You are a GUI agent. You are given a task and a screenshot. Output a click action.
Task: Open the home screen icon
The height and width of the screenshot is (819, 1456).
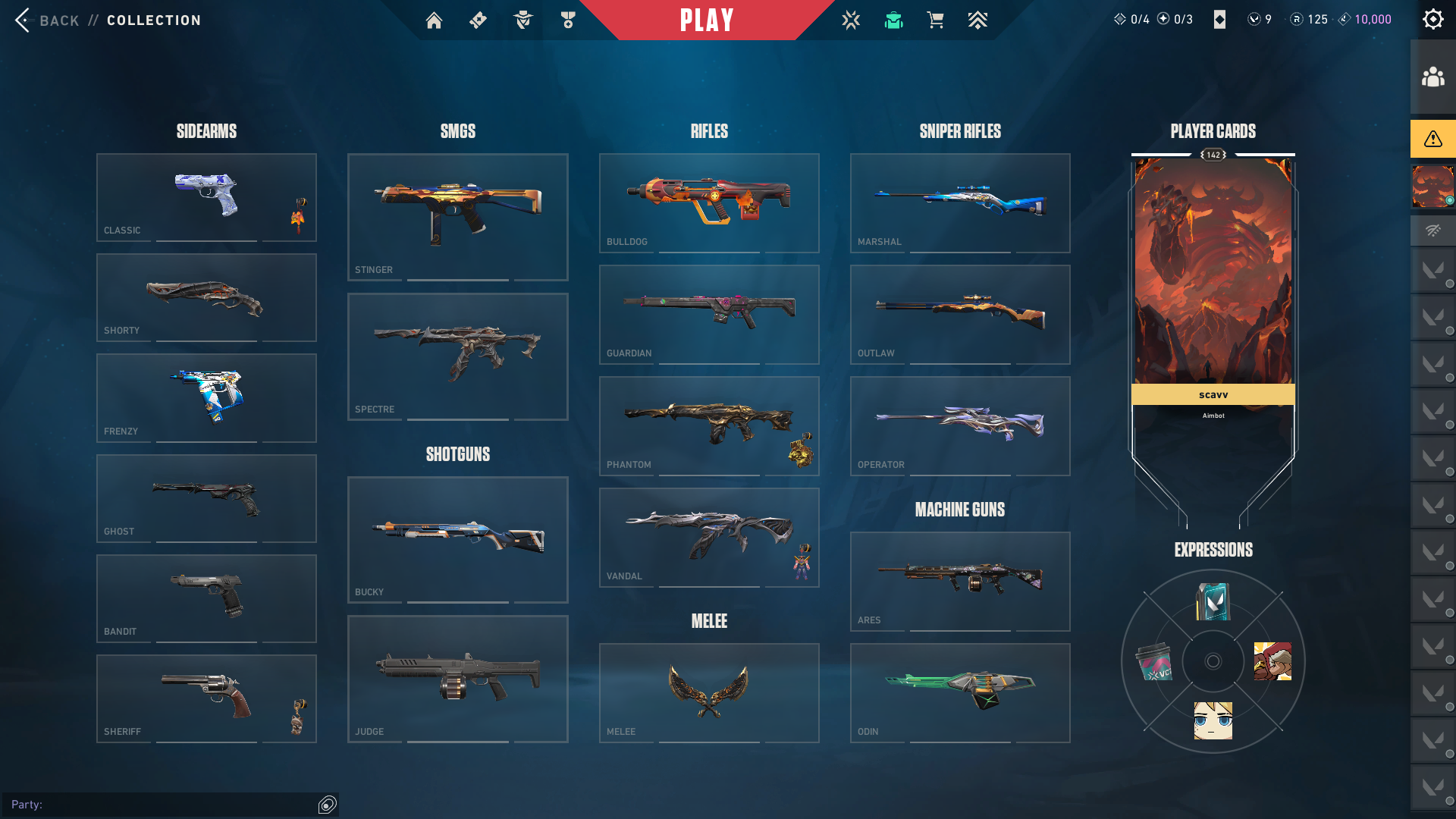pos(434,20)
